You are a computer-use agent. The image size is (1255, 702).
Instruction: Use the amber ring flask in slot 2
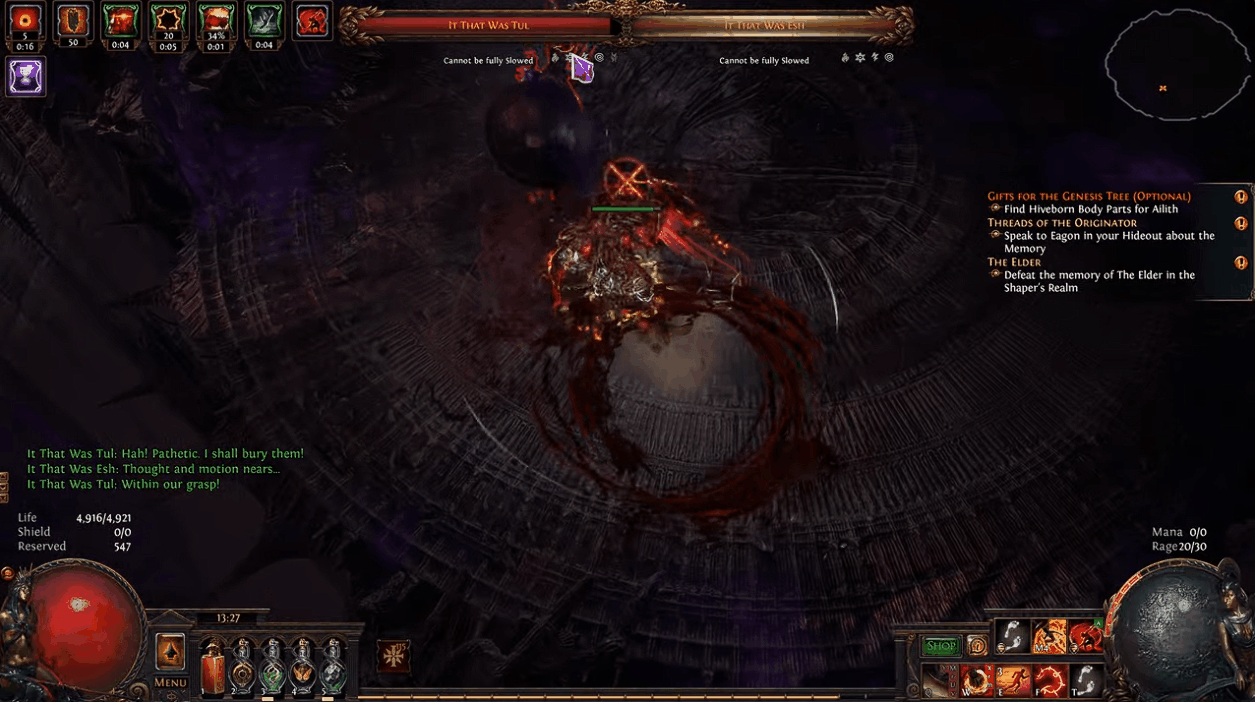click(x=241, y=665)
